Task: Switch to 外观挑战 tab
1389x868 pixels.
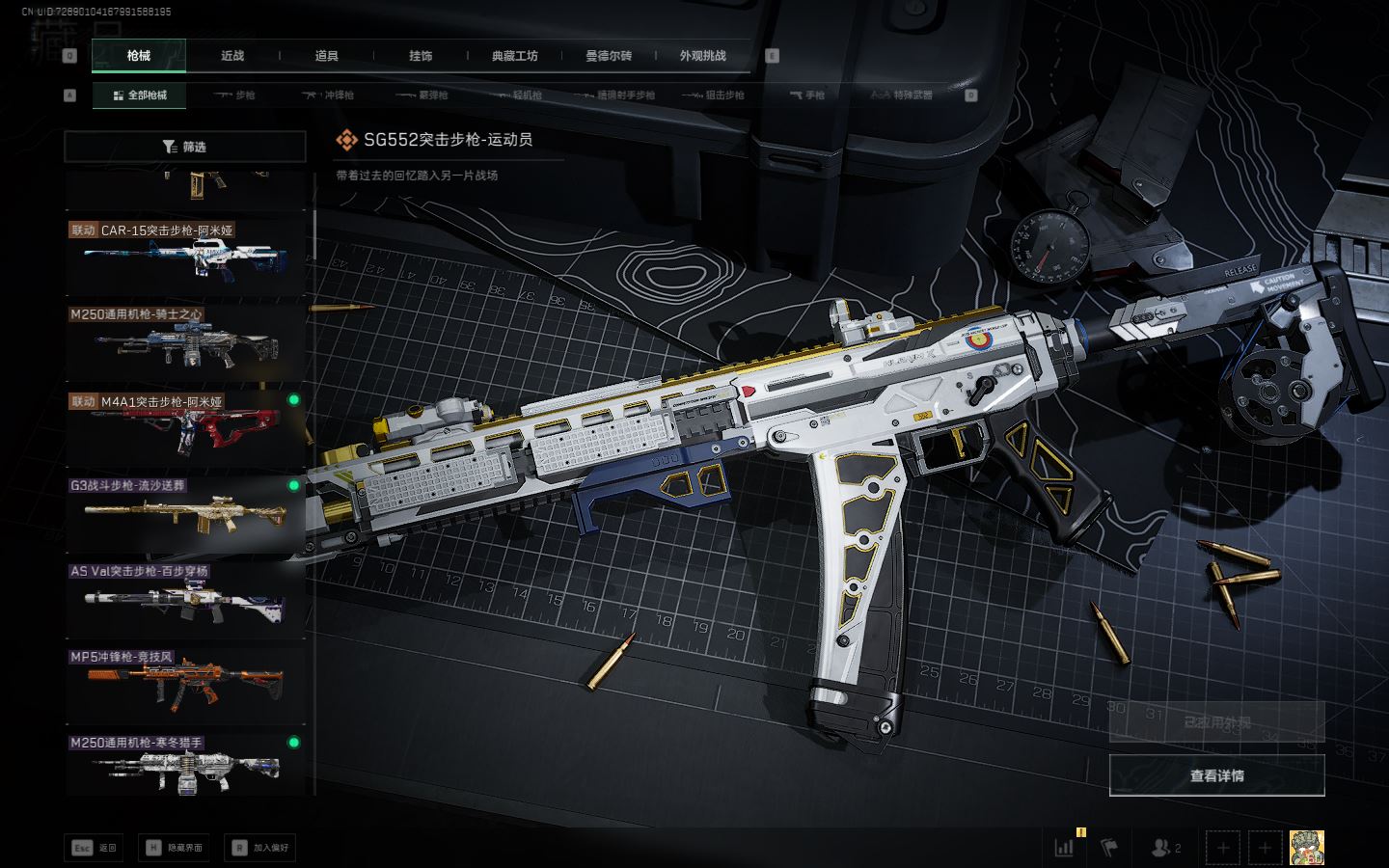Action: point(702,56)
